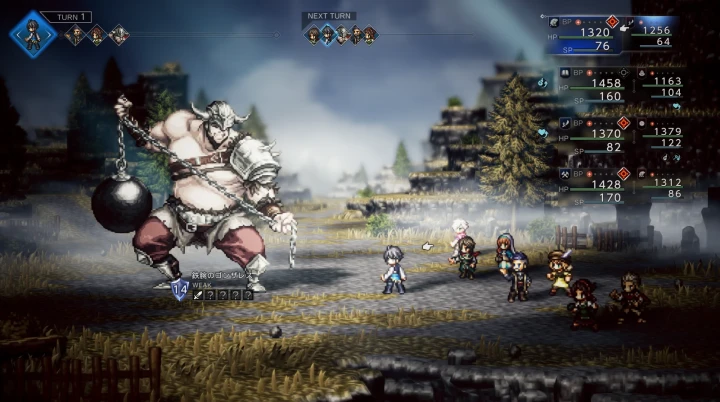Choose the party member panel showing 1320 HP
The height and width of the screenshot is (402, 720).
pyautogui.click(x=592, y=35)
